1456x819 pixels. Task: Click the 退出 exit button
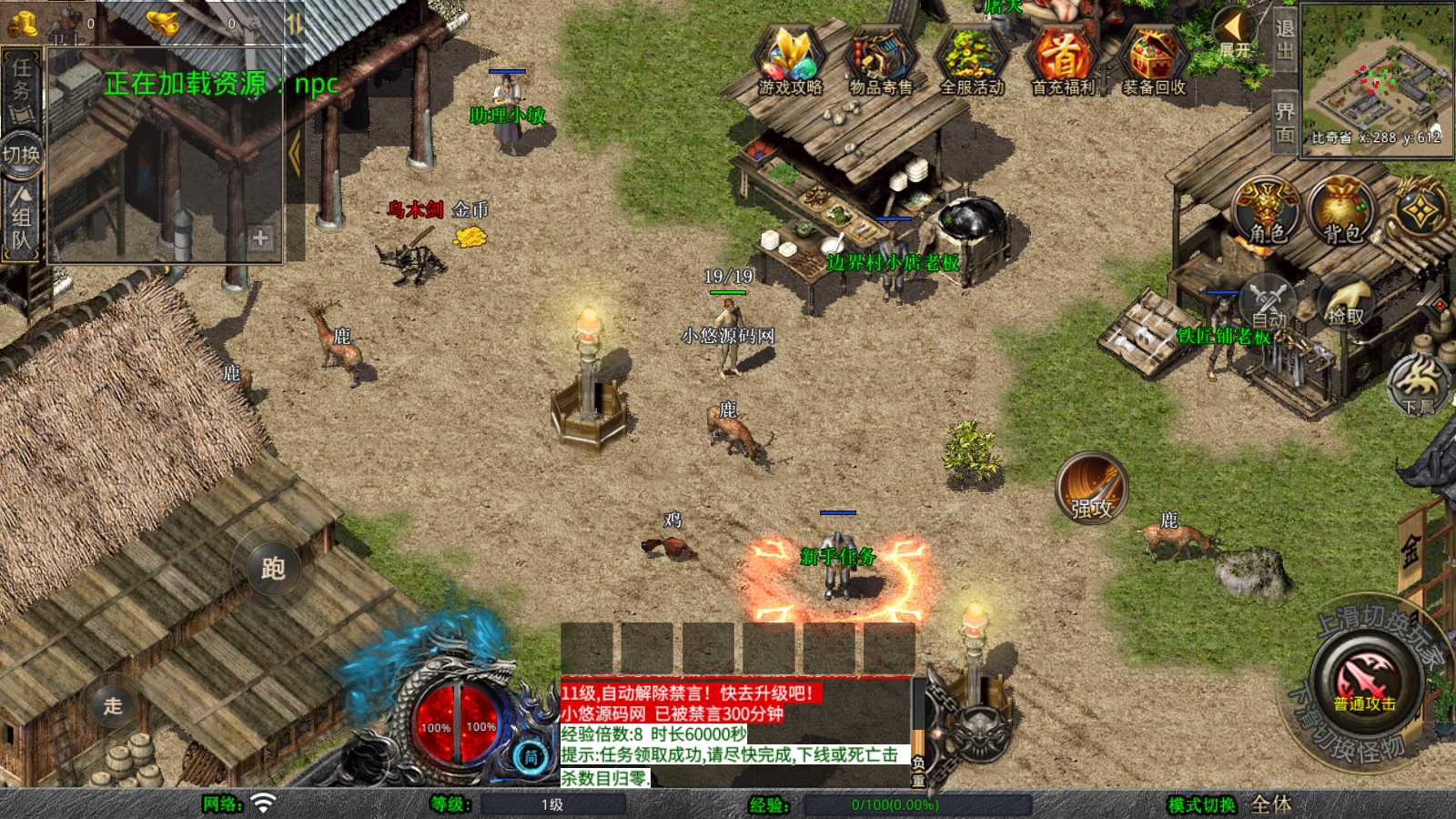click(1284, 39)
